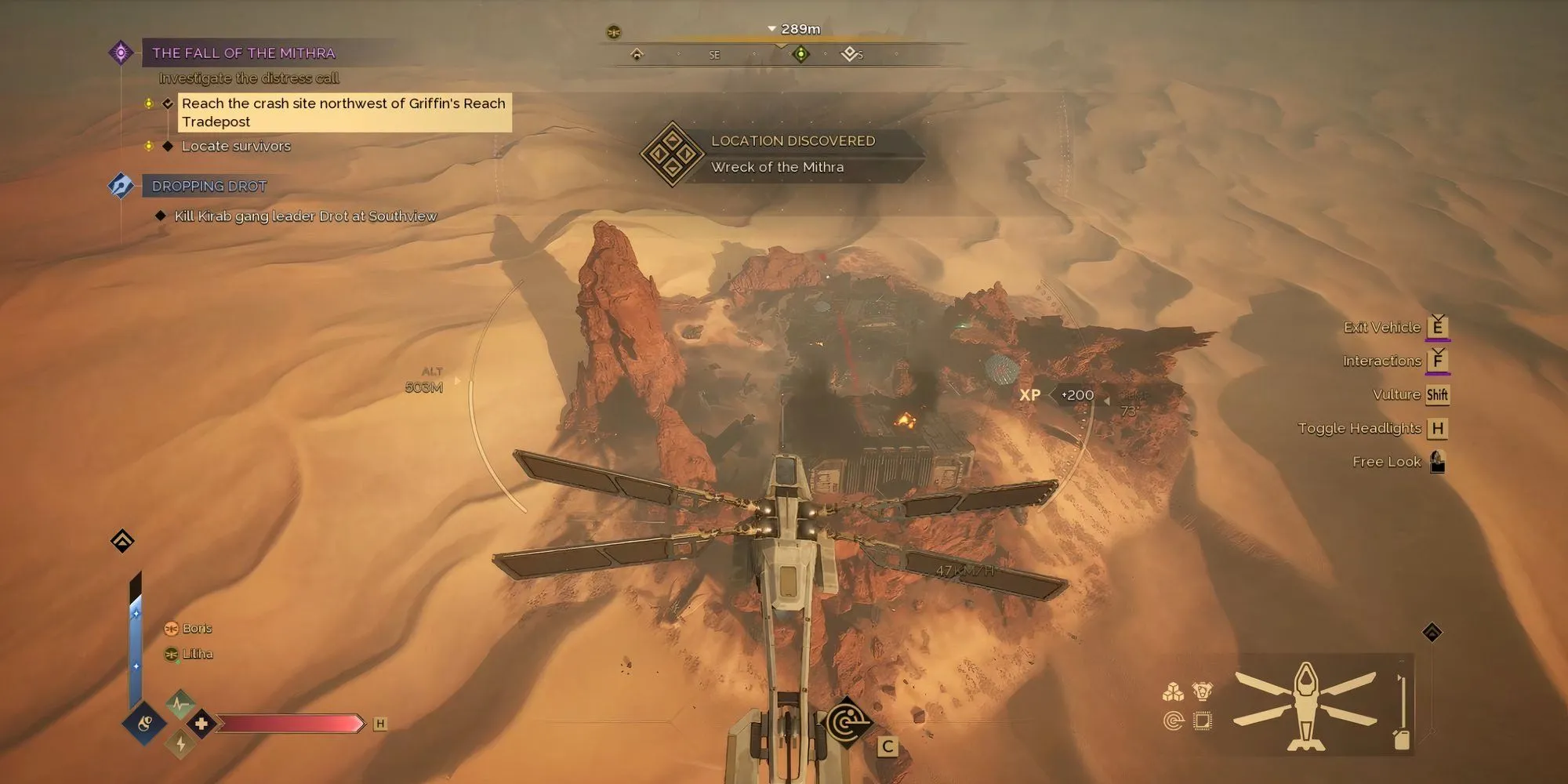1568x784 pixels.
Task: Click the vehicle engine module icon
Action: tap(1202, 691)
